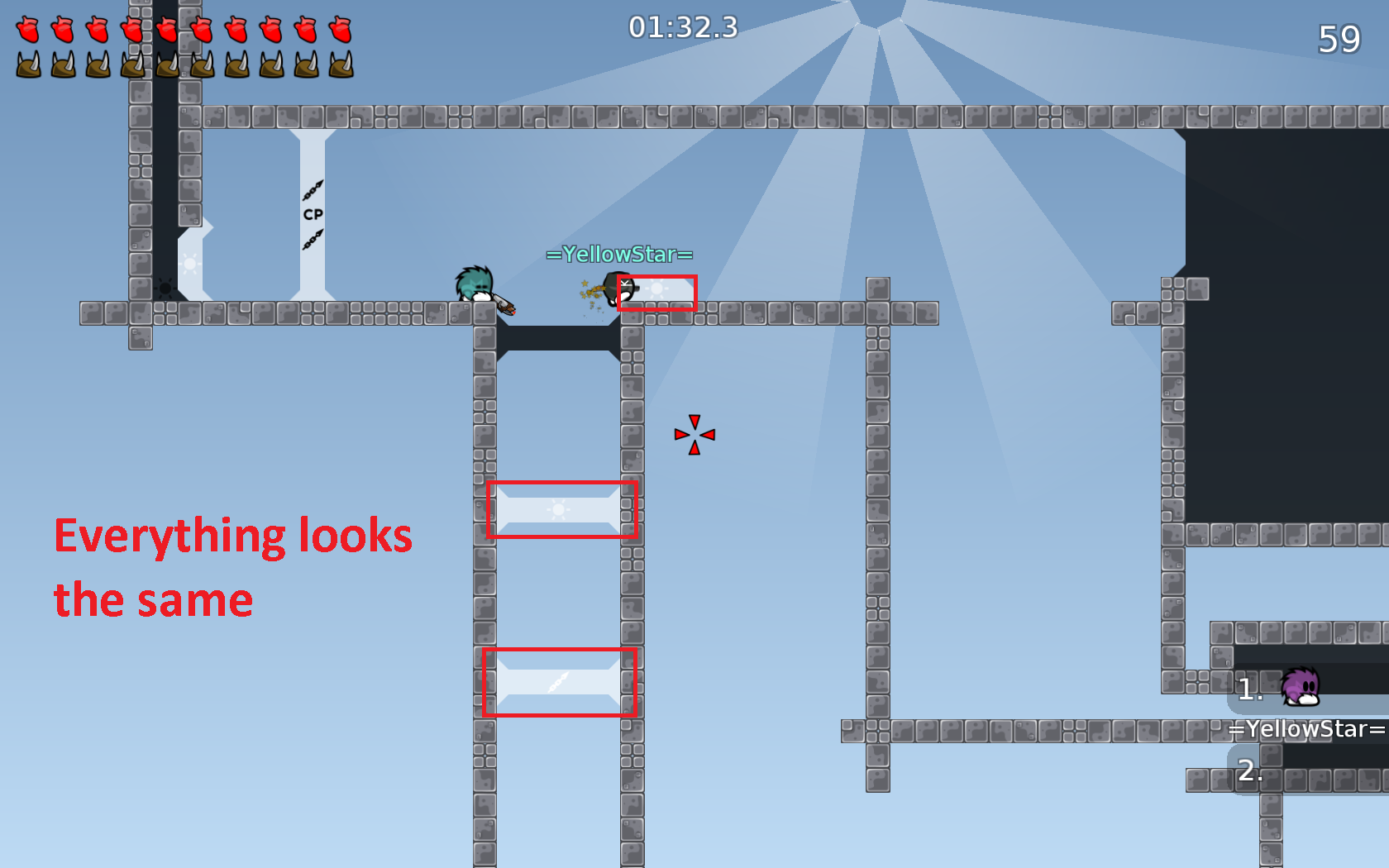Click the last heart in the health row

pyautogui.click(x=339, y=29)
